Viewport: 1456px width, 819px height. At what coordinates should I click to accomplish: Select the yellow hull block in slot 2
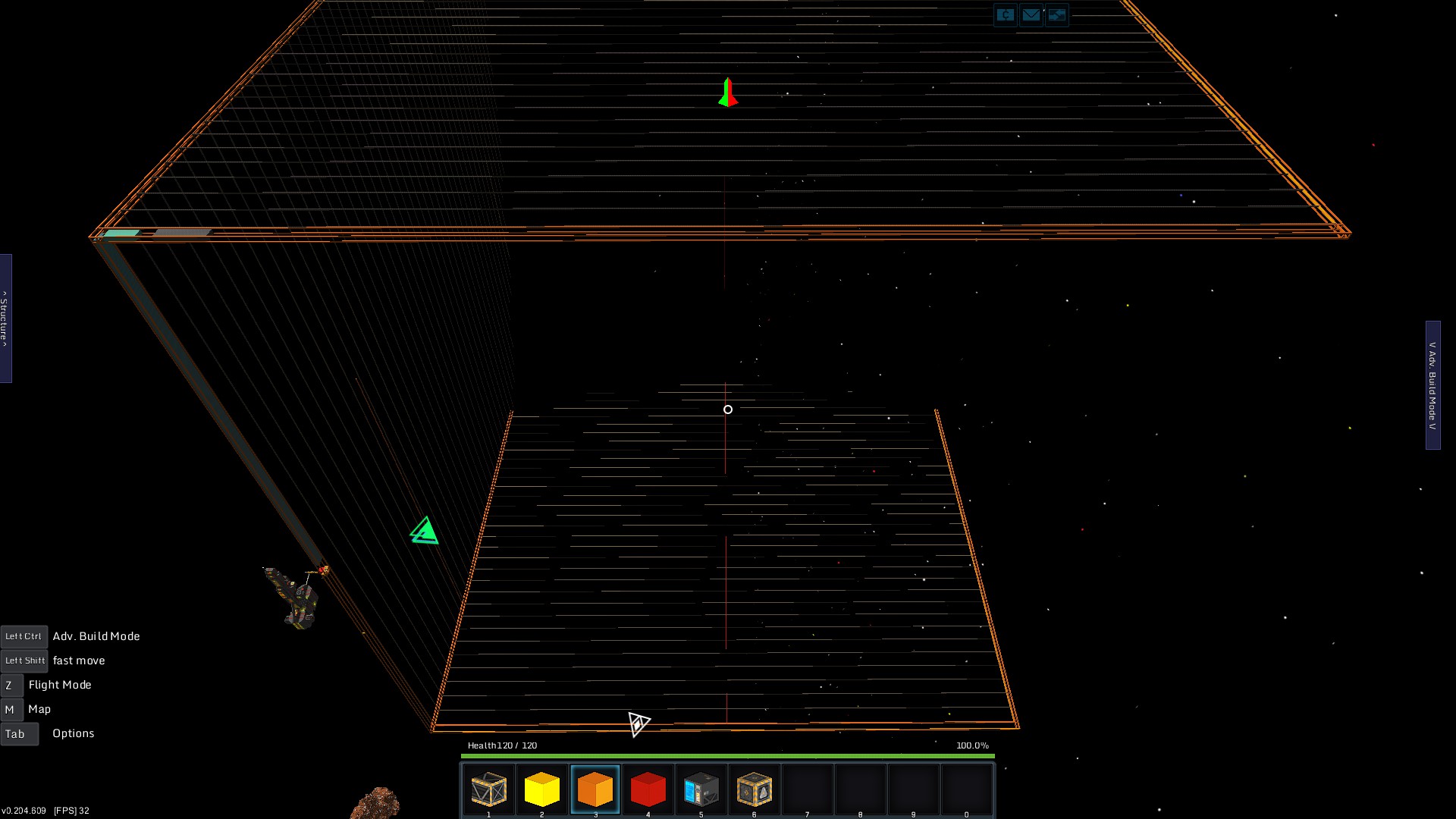[542, 789]
